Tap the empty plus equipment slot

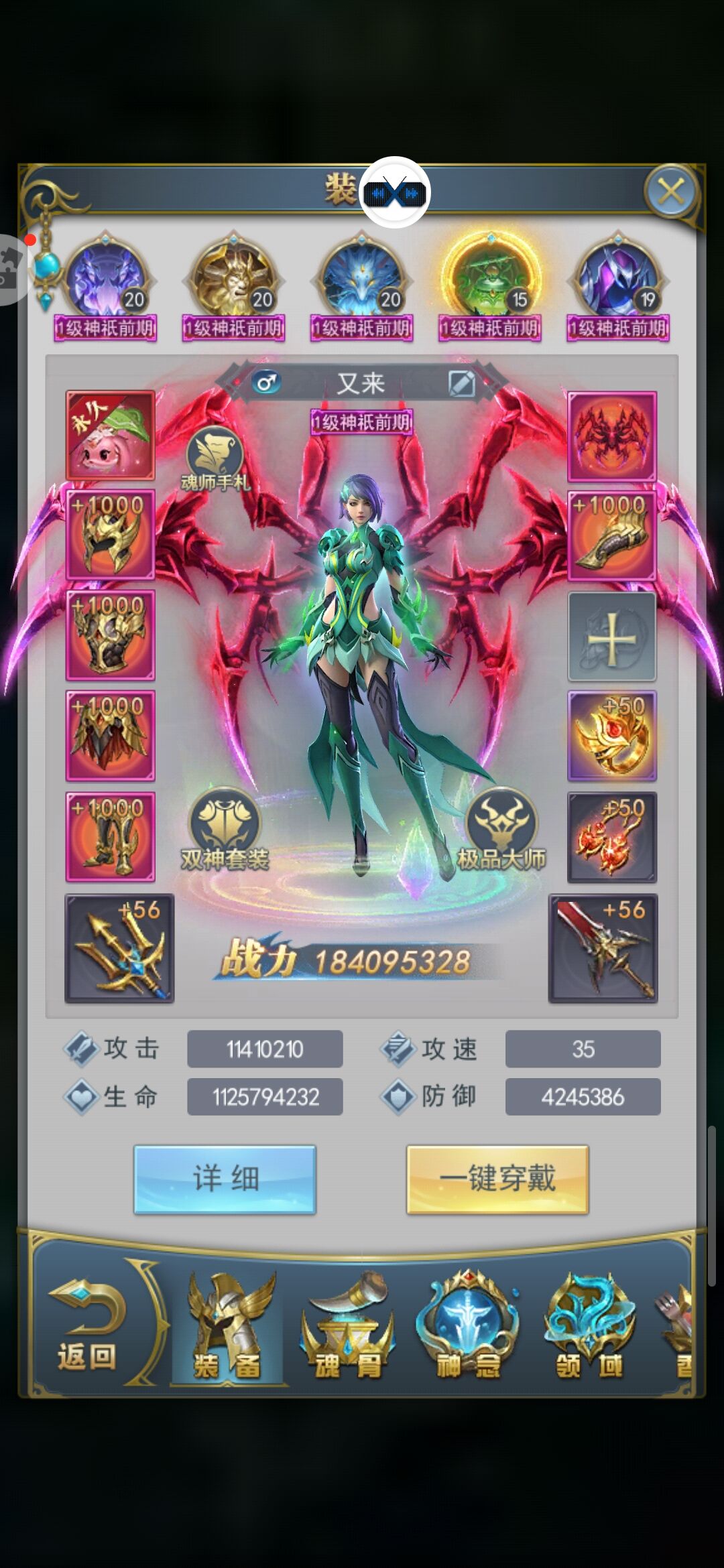click(611, 637)
